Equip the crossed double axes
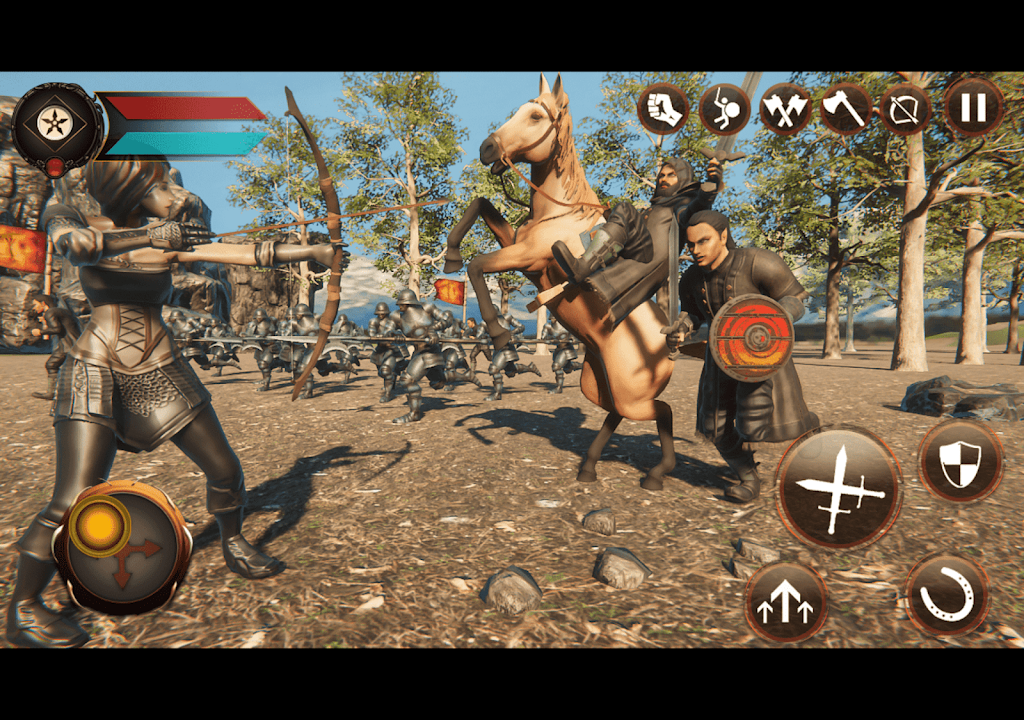 (785, 109)
